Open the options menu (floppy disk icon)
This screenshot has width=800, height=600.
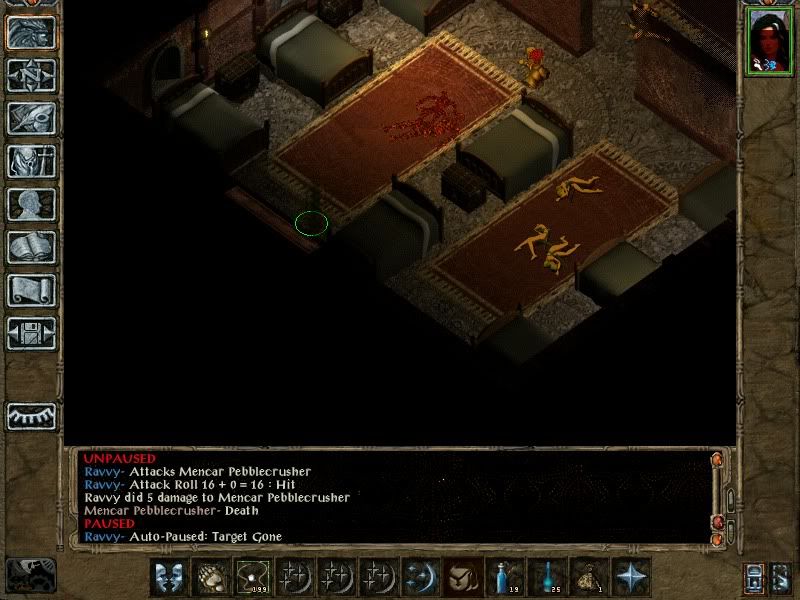[31, 333]
